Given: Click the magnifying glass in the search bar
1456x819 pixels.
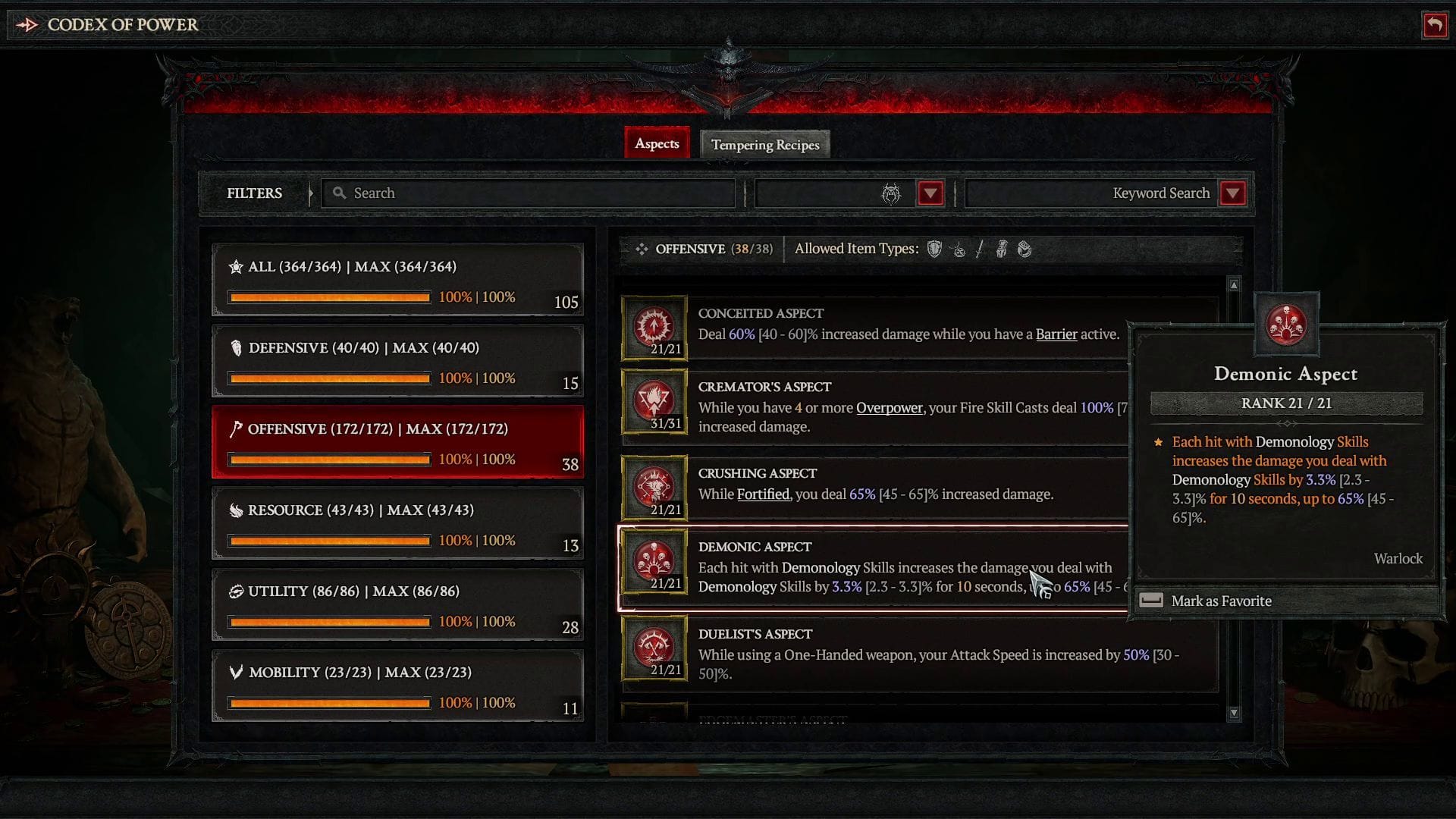Looking at the screenshot, I should click(x=339, y=193).
